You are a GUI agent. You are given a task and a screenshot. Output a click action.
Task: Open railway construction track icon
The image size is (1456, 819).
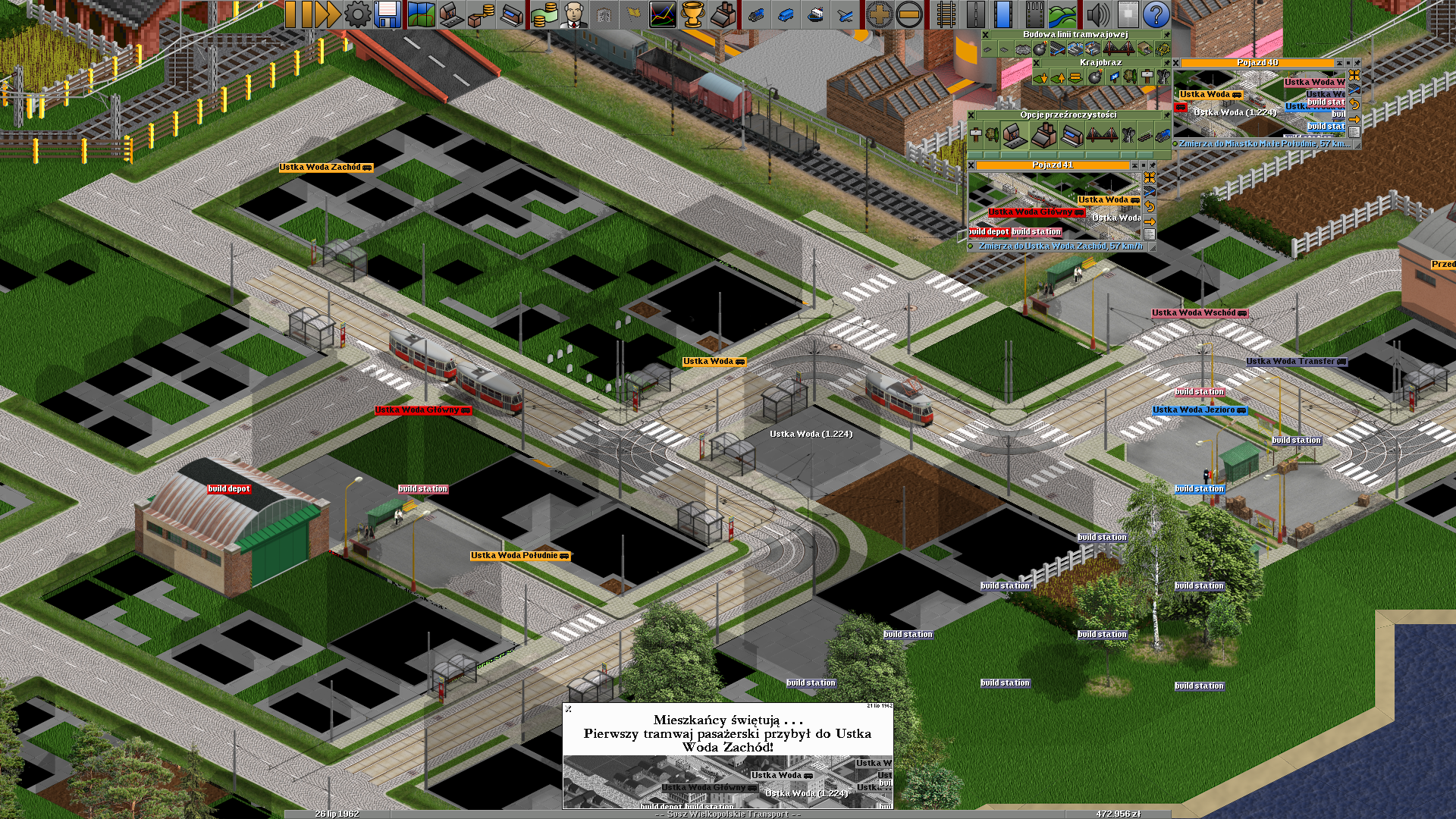pyautogui.click(x=945, y=14)
